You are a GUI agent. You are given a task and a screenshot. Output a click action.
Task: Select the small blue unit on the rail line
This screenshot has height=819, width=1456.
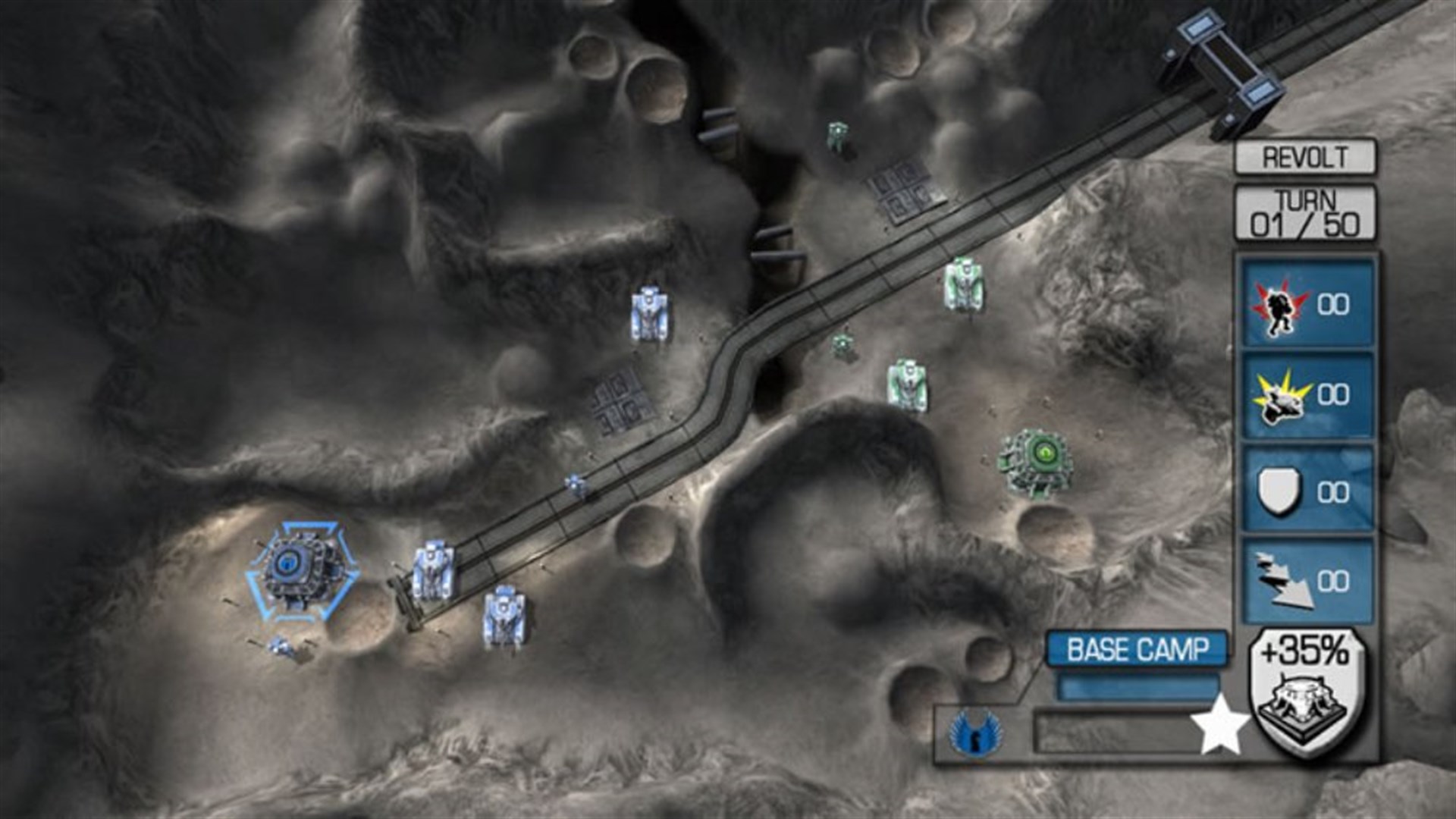[x=574, y=484]
